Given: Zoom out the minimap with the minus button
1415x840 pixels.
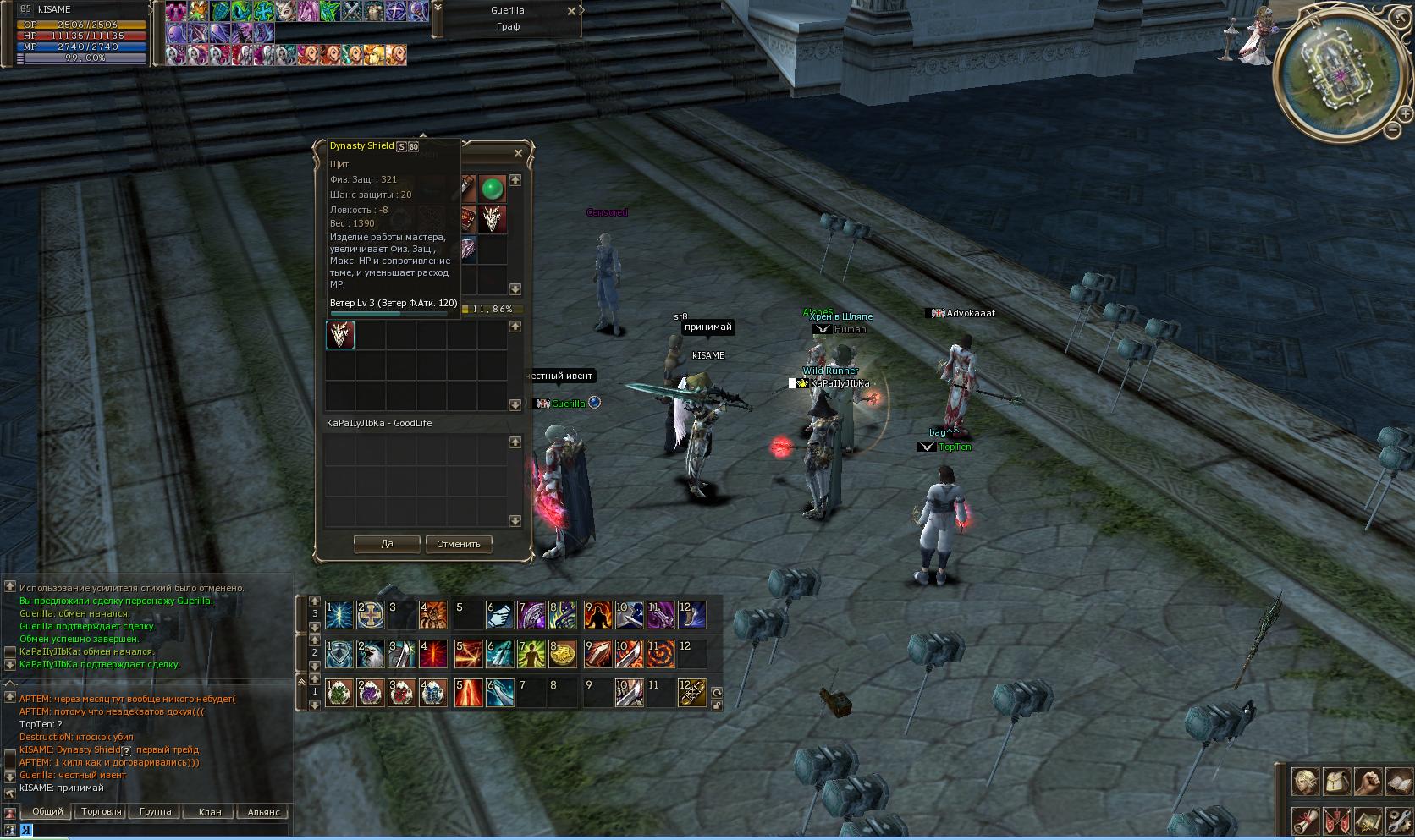Looking at the screenshot, I should click(x=1393, y=129).
